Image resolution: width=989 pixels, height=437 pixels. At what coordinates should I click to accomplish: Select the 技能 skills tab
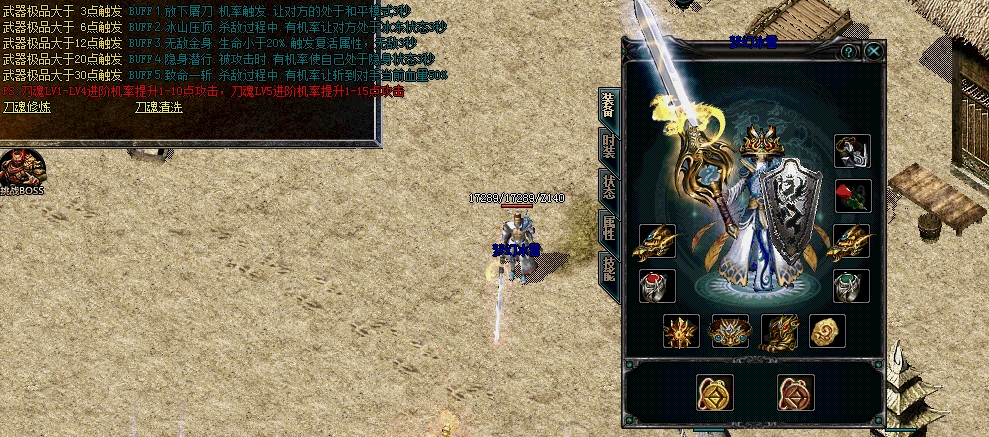[x=607, y=269]
